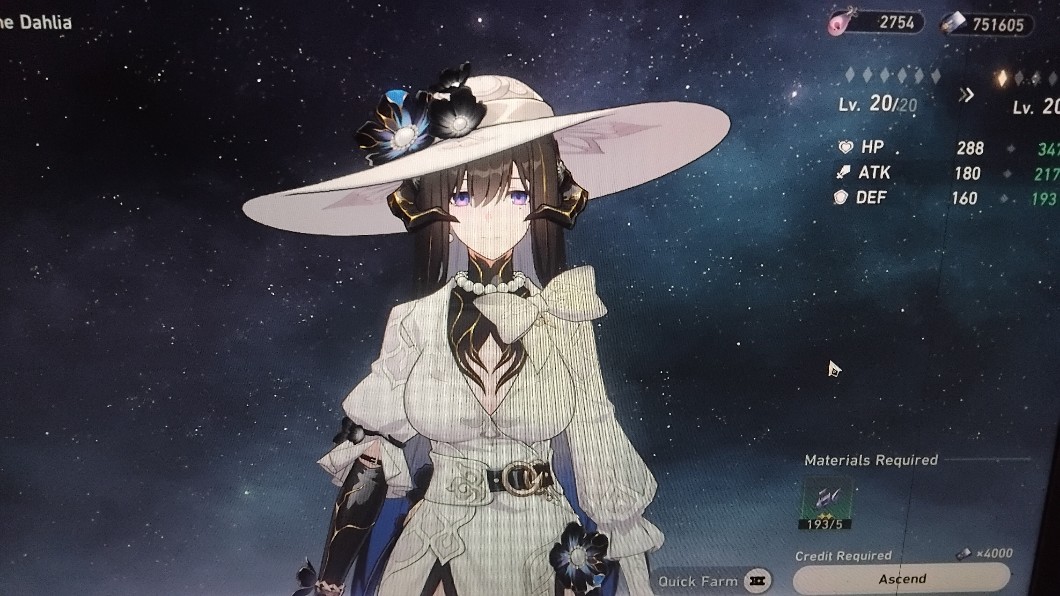1060x596 pixels.
Task: Select the required ascension material slot
Action: point(825,501)
